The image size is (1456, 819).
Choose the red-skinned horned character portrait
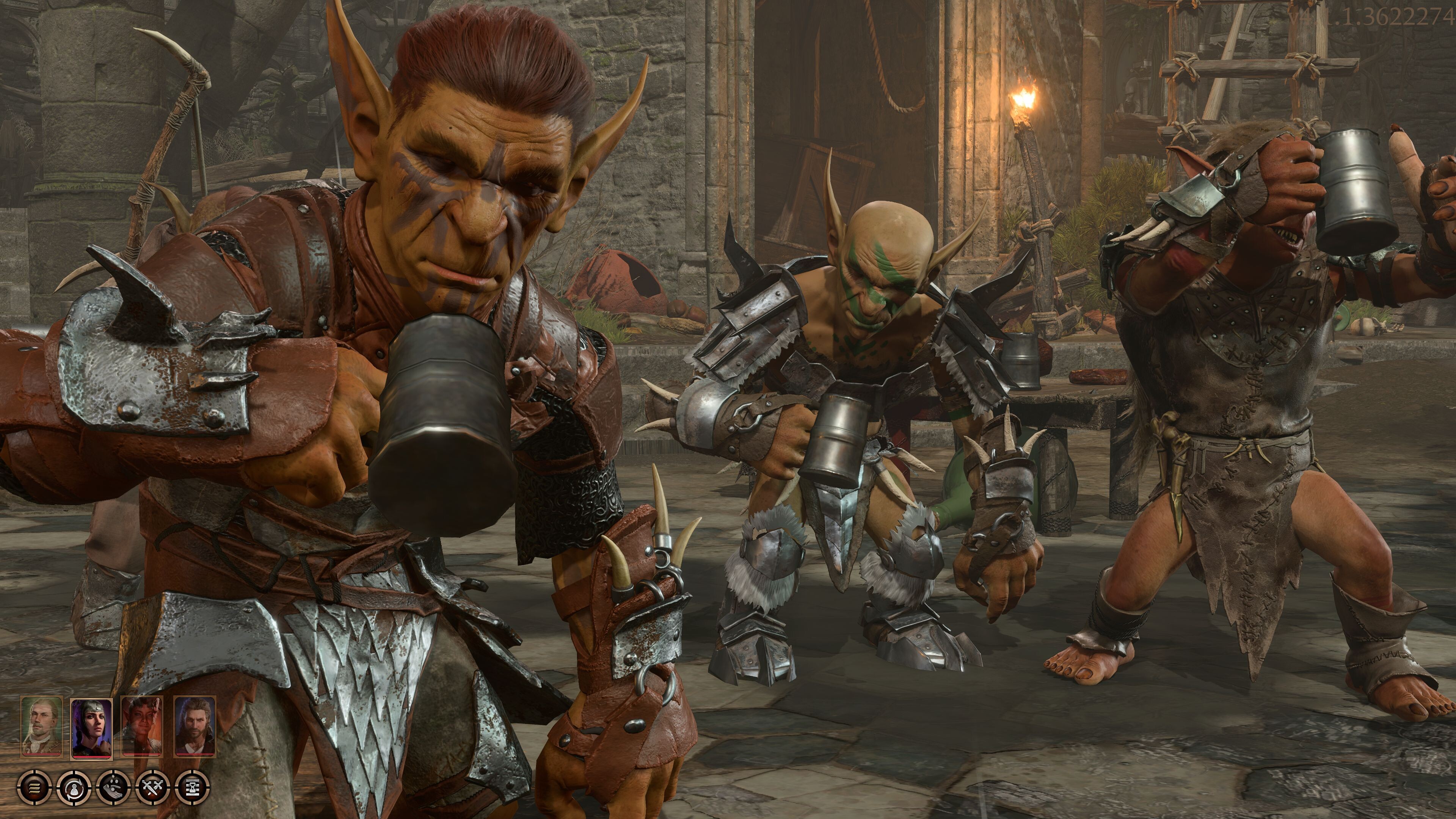click(143, 726)
